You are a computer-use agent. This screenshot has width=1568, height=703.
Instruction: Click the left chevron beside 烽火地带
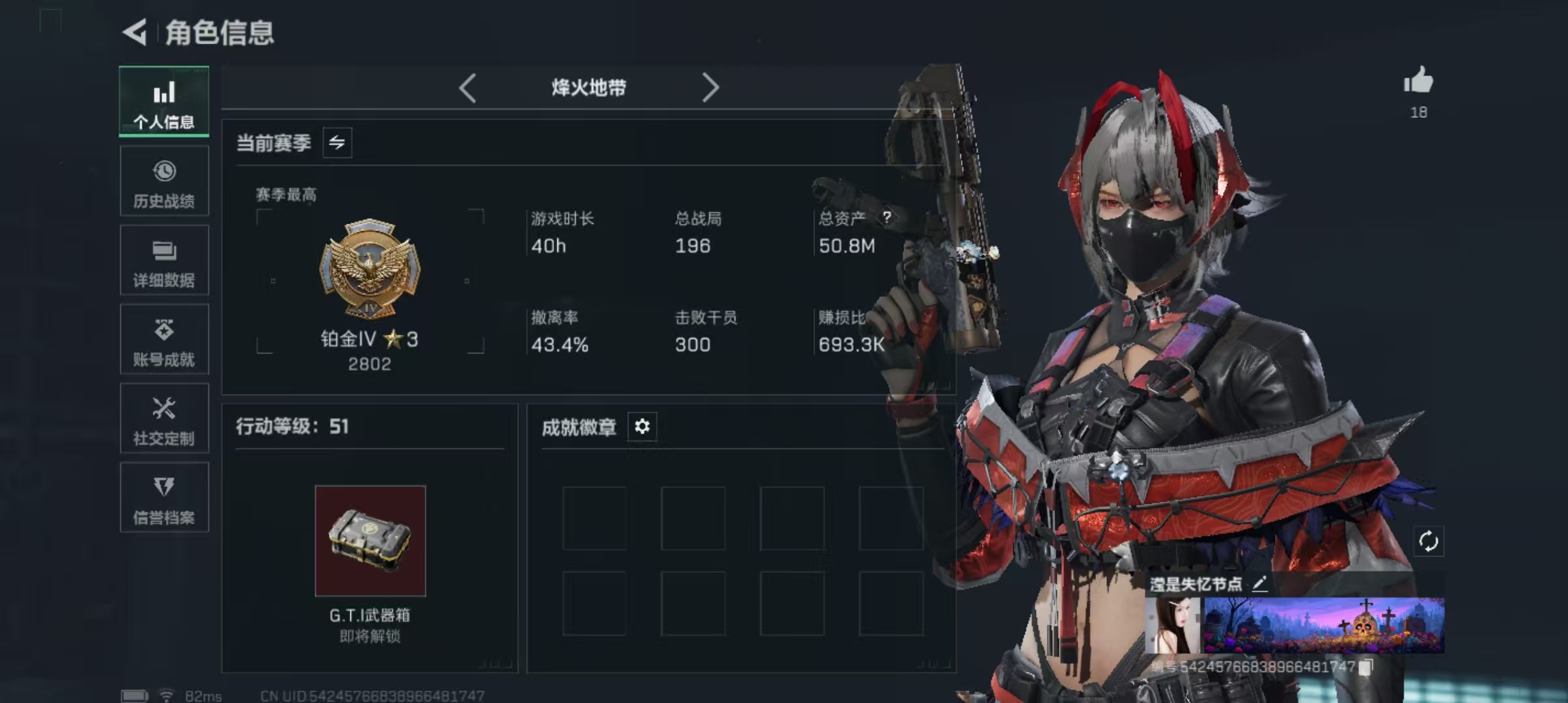pos(468,87)
